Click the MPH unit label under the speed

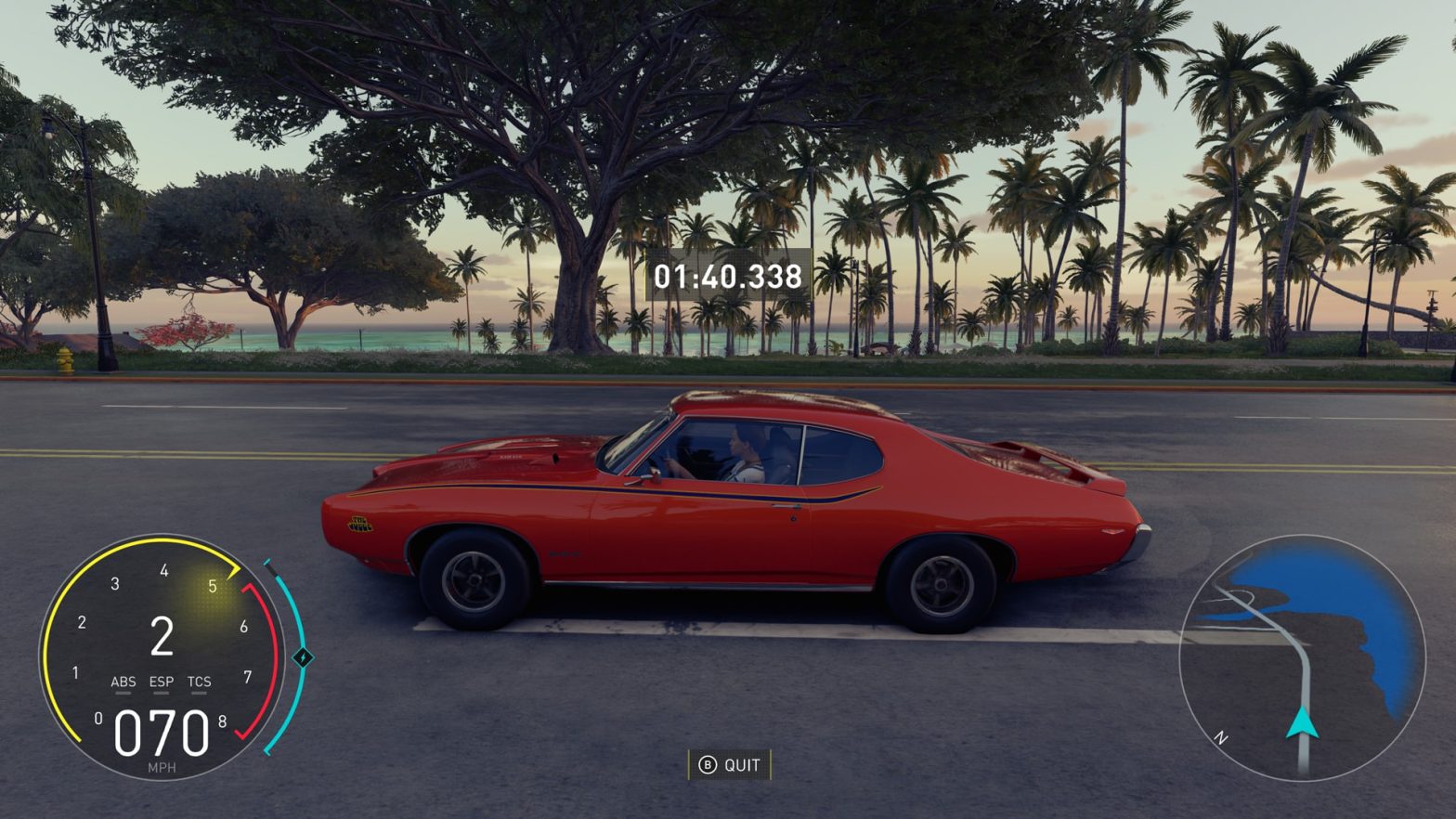coord(162,770)
